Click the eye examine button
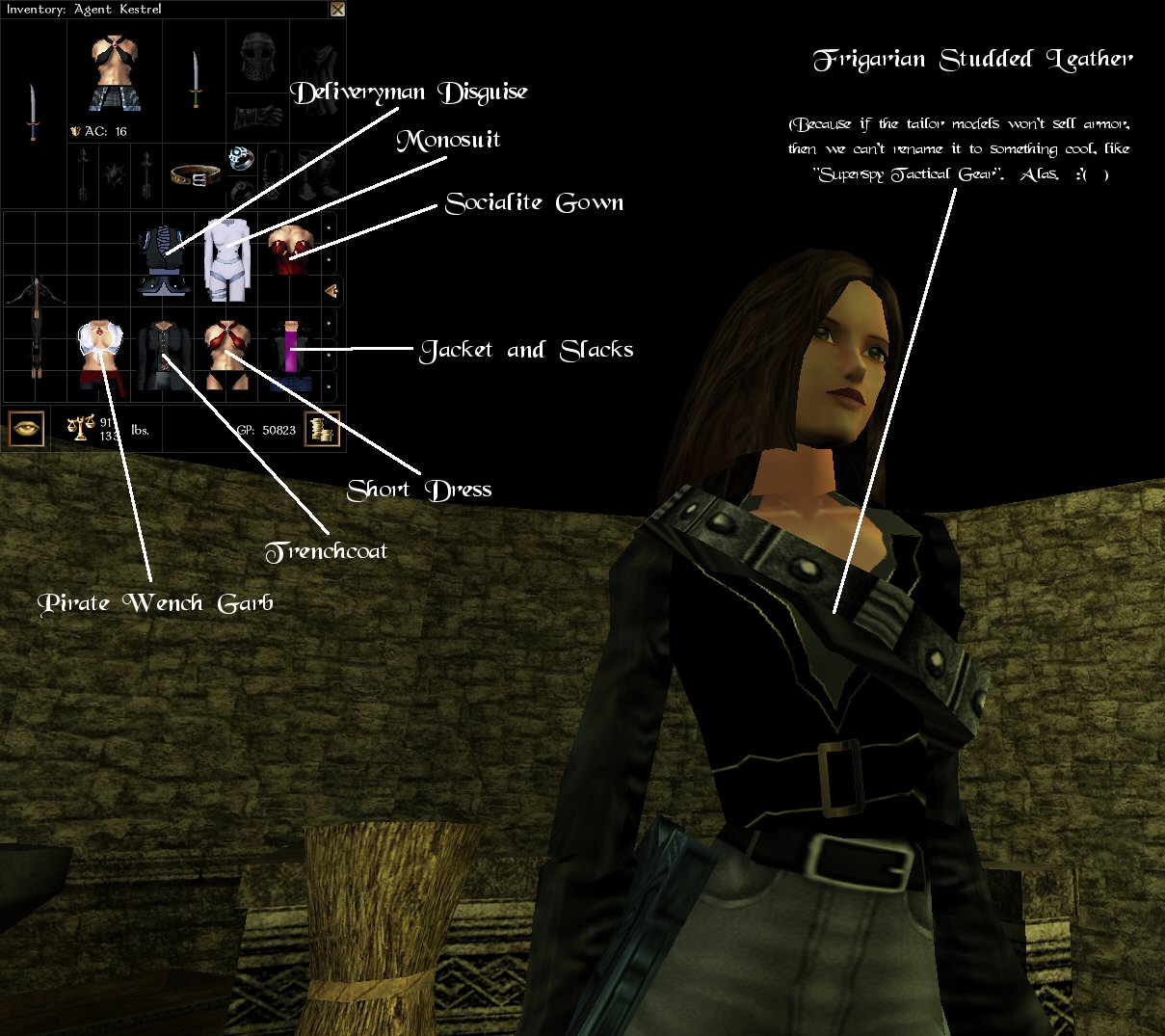This screenshot has width=1165, height=1036. pyautogui.click(x=26, y=429)
